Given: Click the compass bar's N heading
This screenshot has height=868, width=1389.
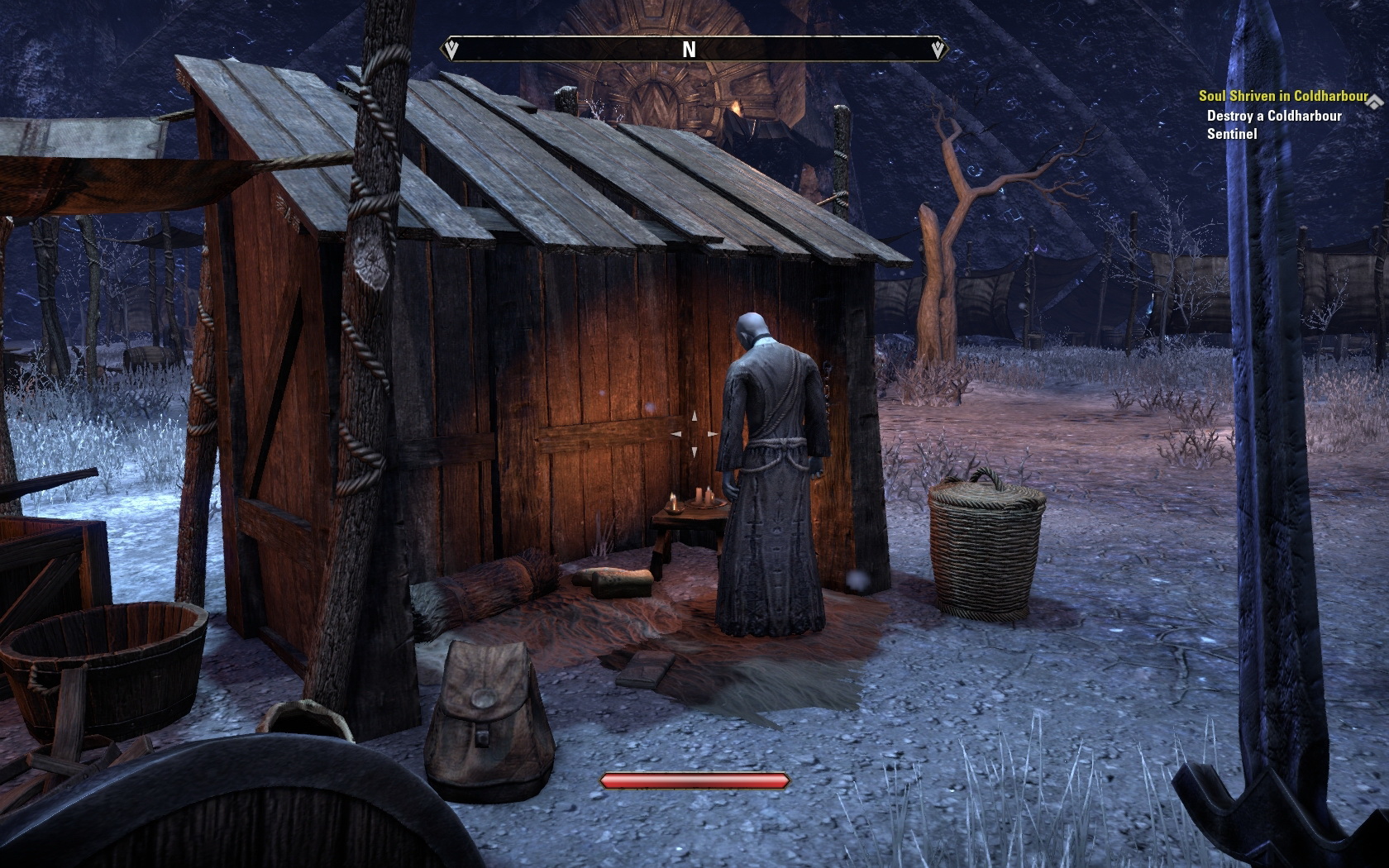Looking at the screenshot, I should (x=689, y=50).
